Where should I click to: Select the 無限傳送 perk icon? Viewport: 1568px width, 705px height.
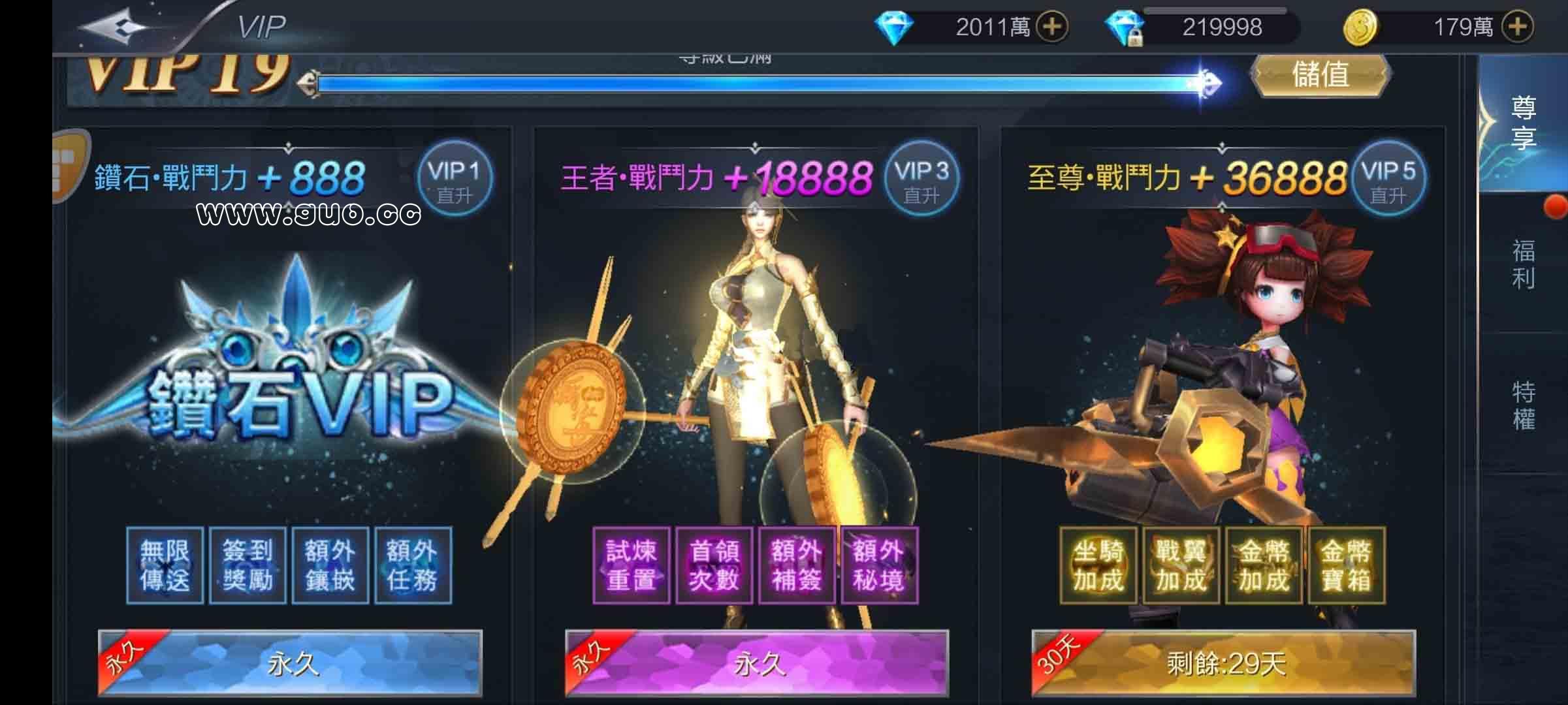[164, 565]
